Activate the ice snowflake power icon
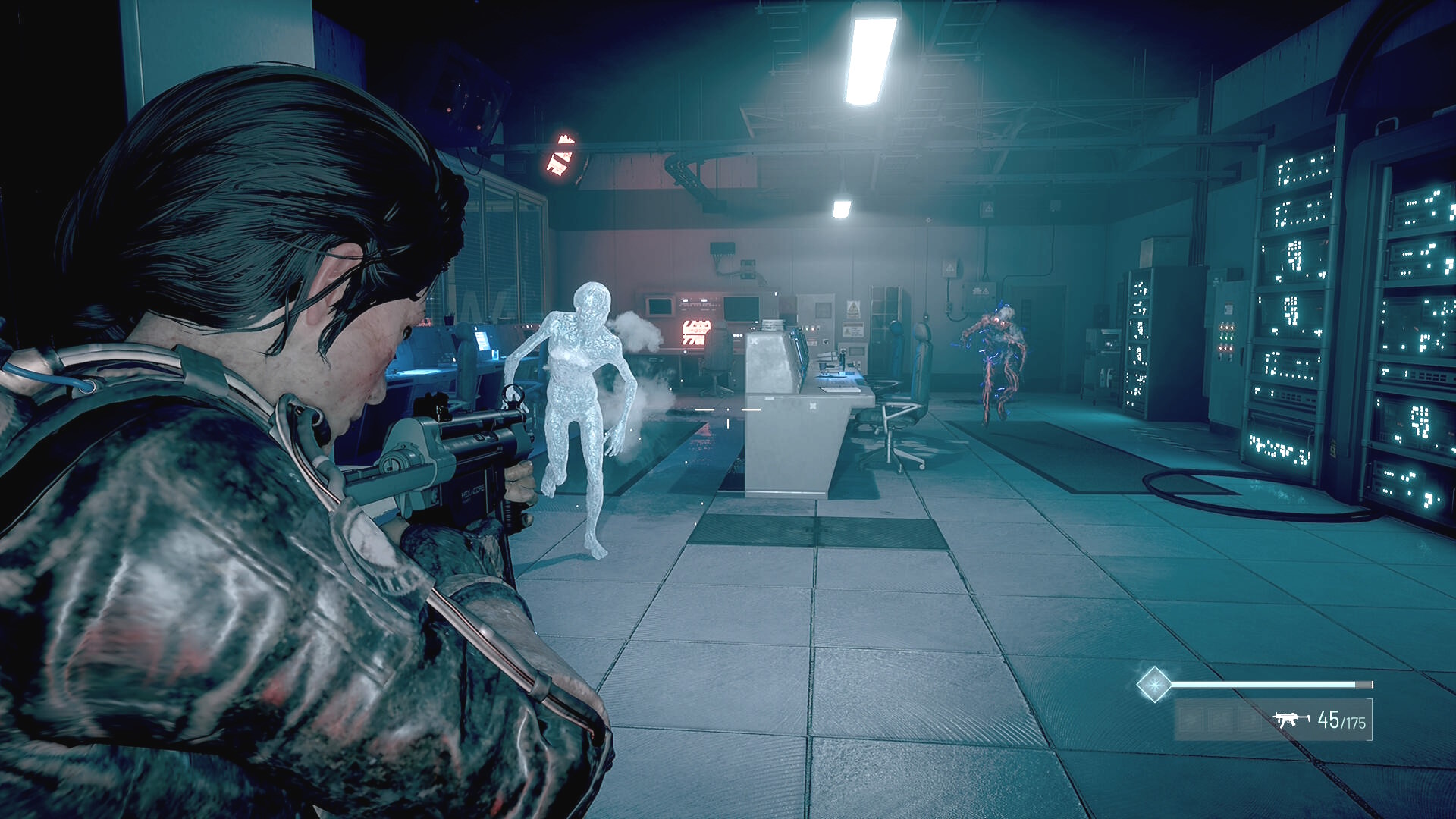This screenshot has height=819, width=1456. click(x=1154, y=685)
